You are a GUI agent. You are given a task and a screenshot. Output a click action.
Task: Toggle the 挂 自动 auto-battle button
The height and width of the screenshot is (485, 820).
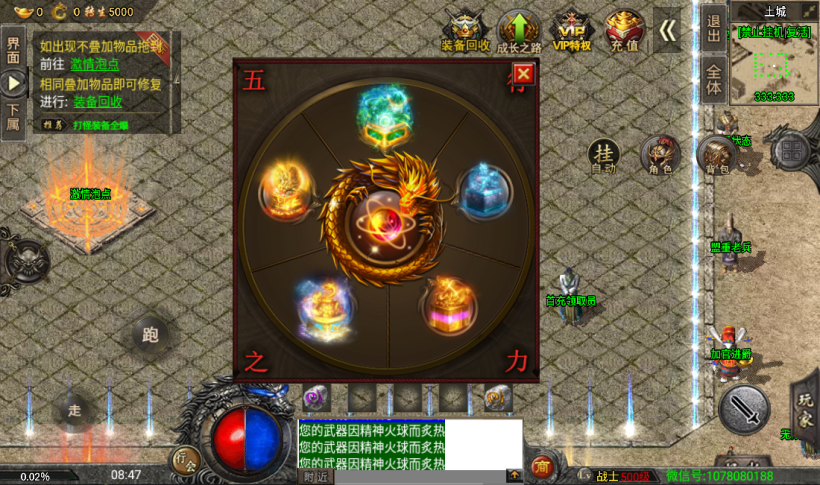pyautogui.click(x=603, y=155)
